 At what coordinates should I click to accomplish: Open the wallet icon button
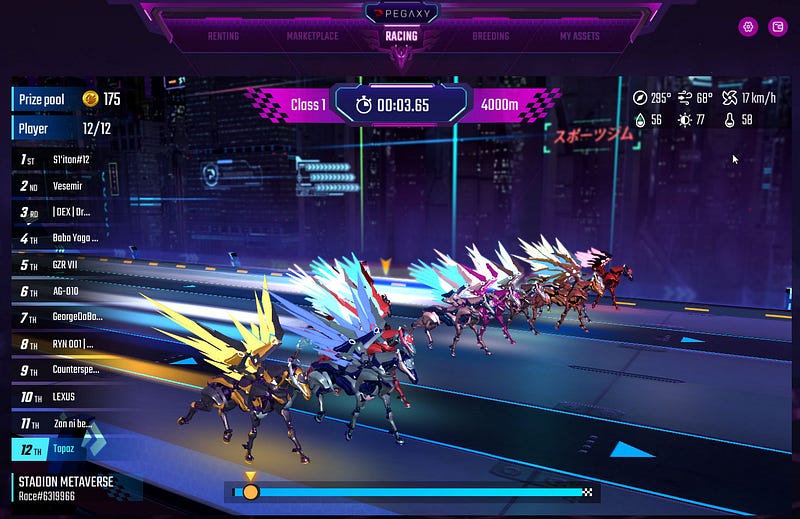click(777, 27)
